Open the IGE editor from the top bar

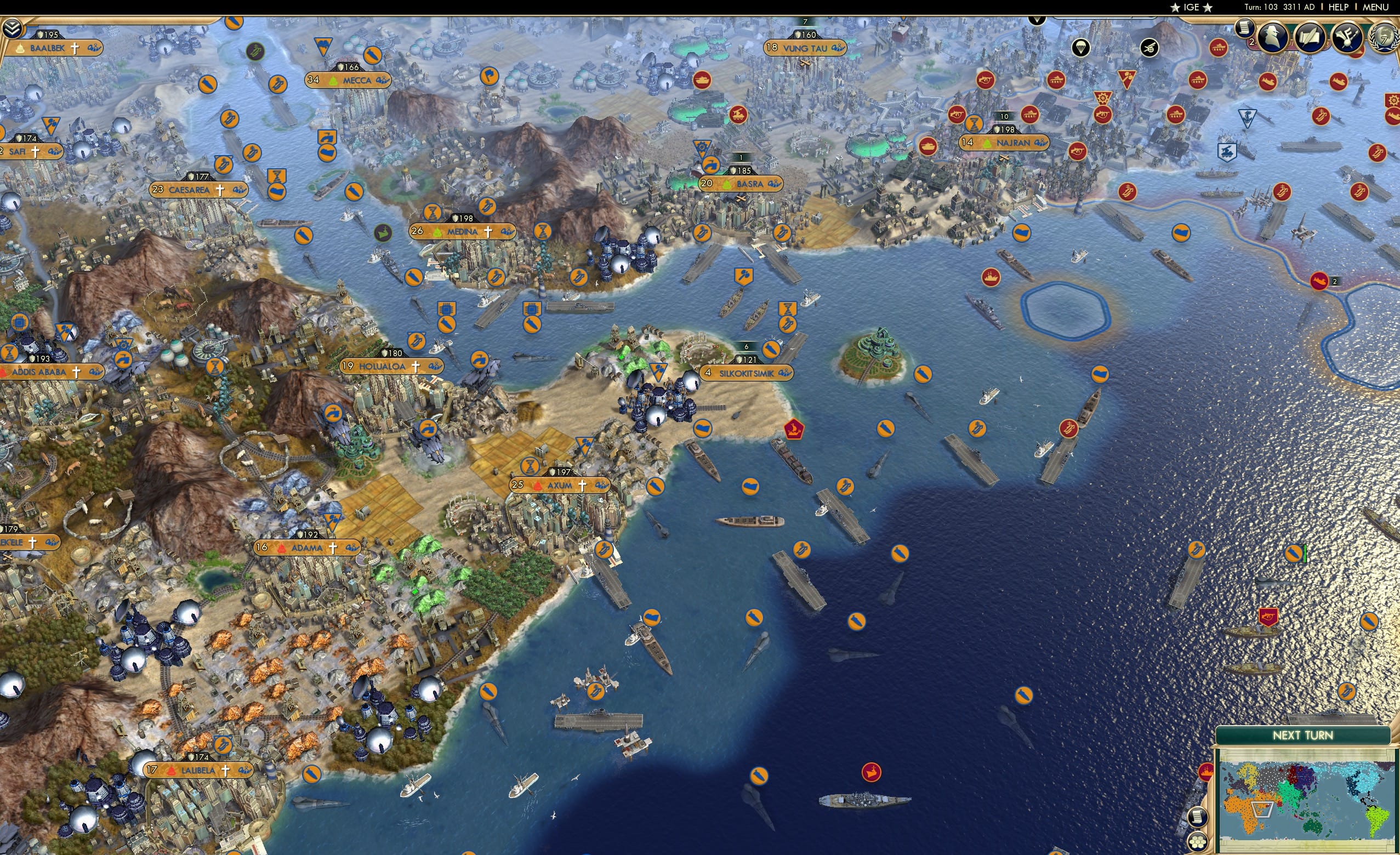[1192, 7]
